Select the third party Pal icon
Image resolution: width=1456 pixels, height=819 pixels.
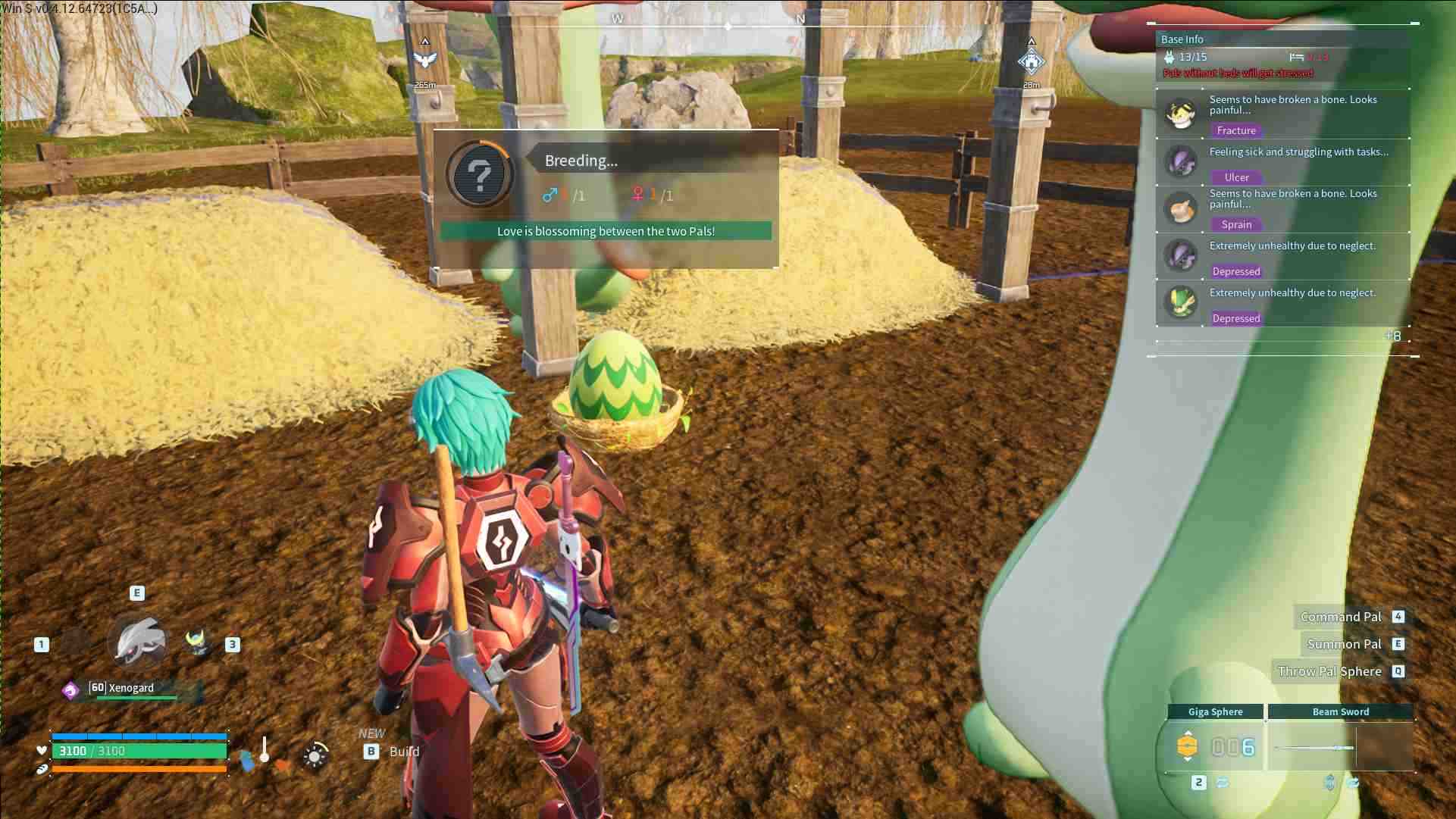[x=199, y=642]
